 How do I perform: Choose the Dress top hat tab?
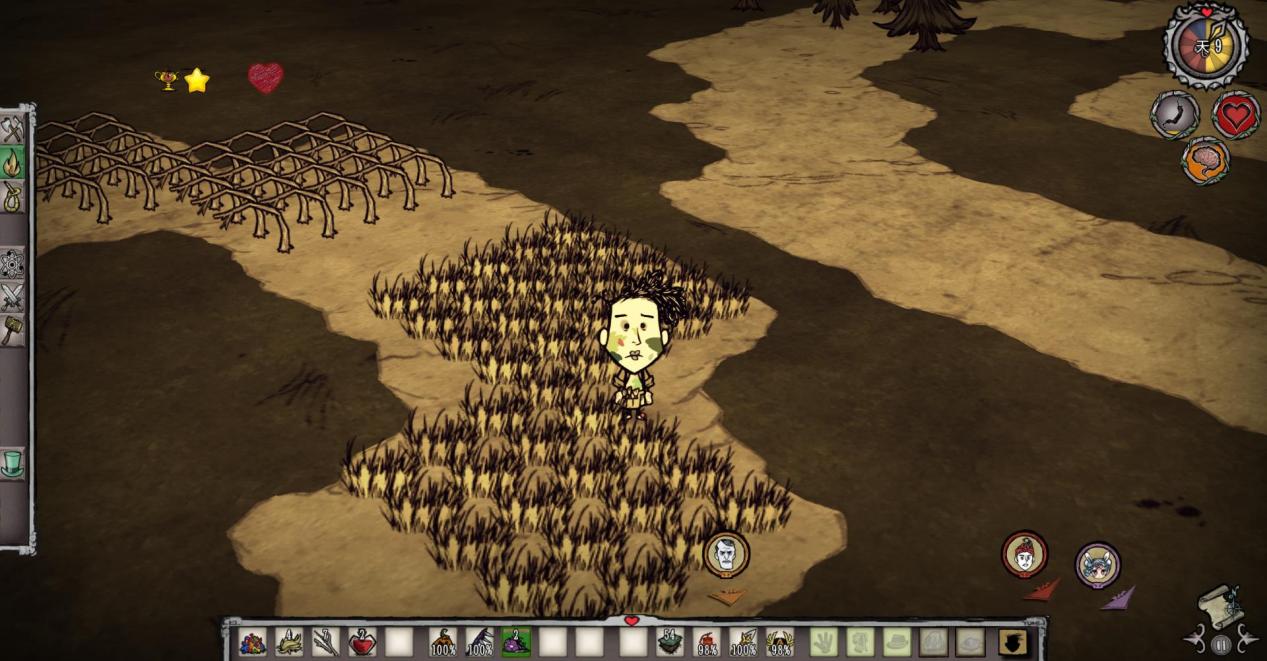[x=12, y=463]
